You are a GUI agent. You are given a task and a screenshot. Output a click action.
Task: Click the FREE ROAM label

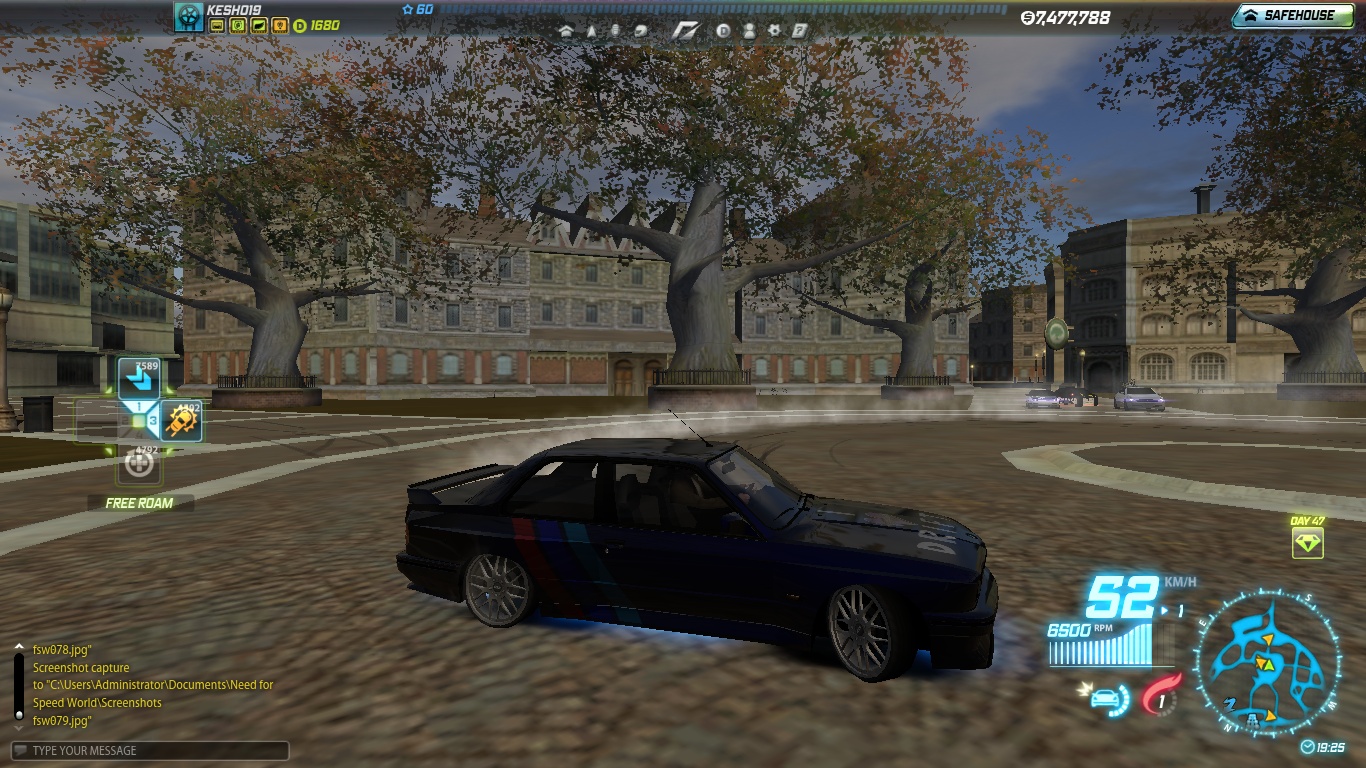[x=138, y=503]
